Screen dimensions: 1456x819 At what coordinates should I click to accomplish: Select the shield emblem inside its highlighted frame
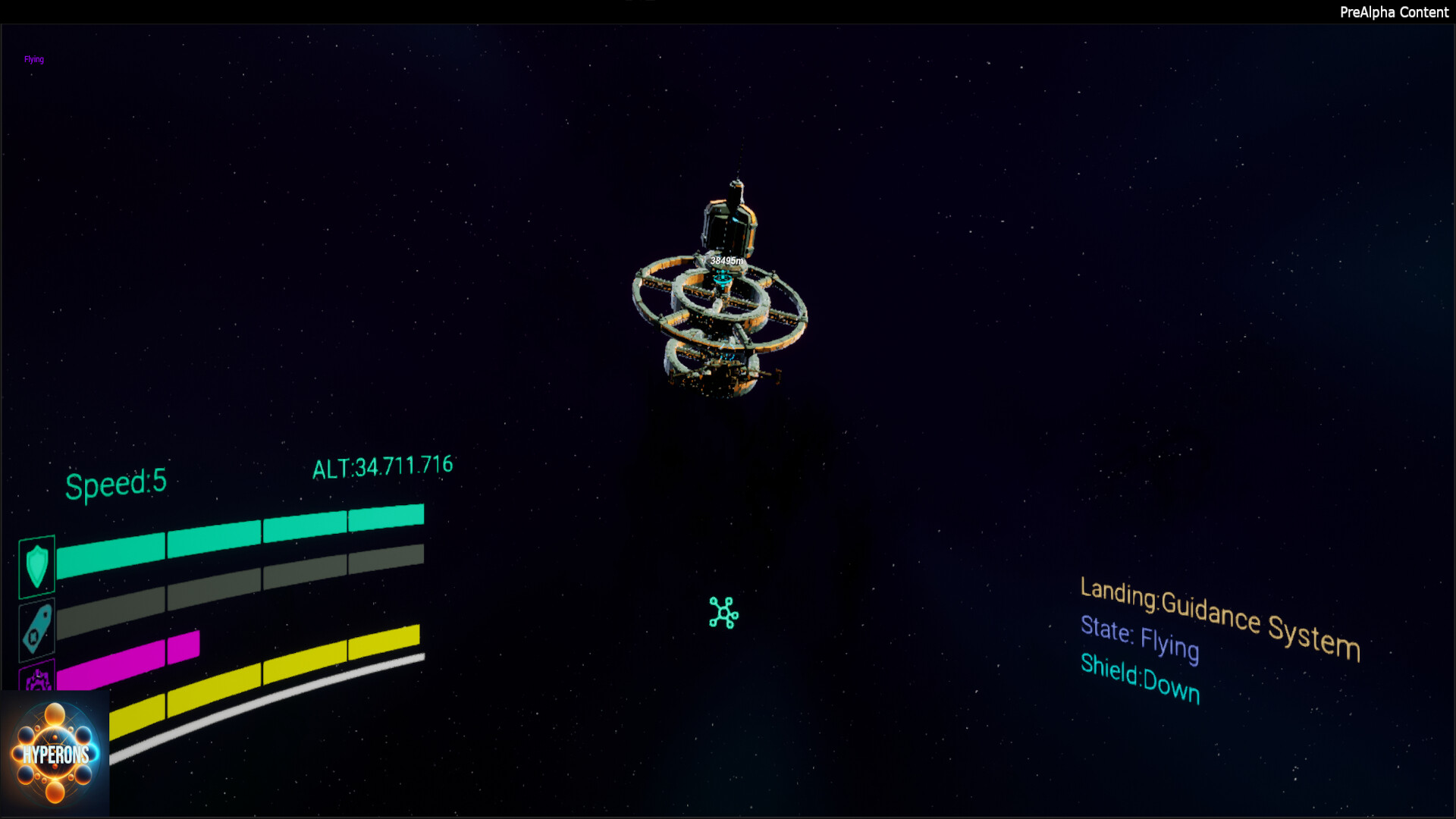(36, 566)
